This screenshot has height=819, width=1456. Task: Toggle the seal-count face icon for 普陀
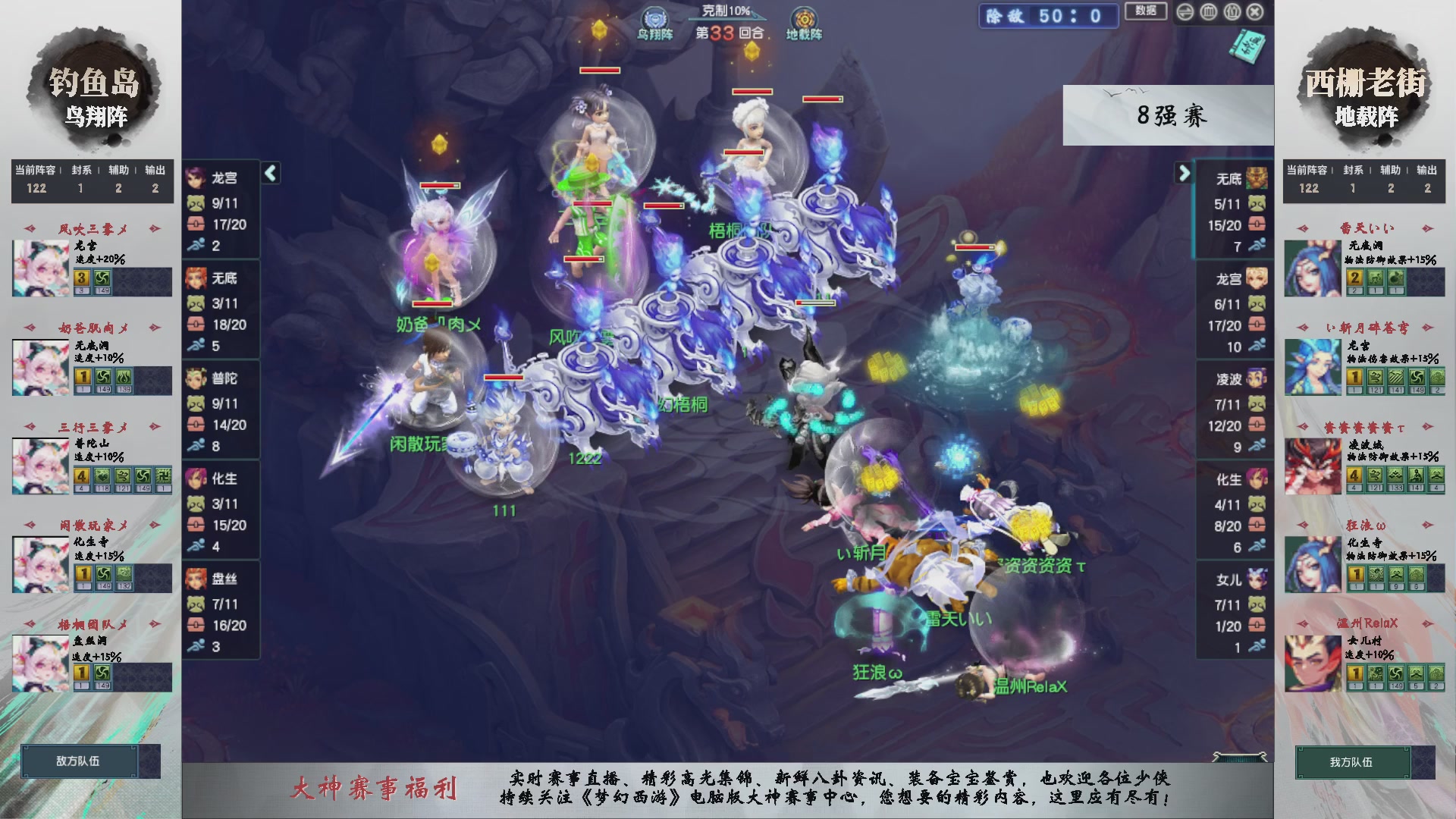(198, 403)
